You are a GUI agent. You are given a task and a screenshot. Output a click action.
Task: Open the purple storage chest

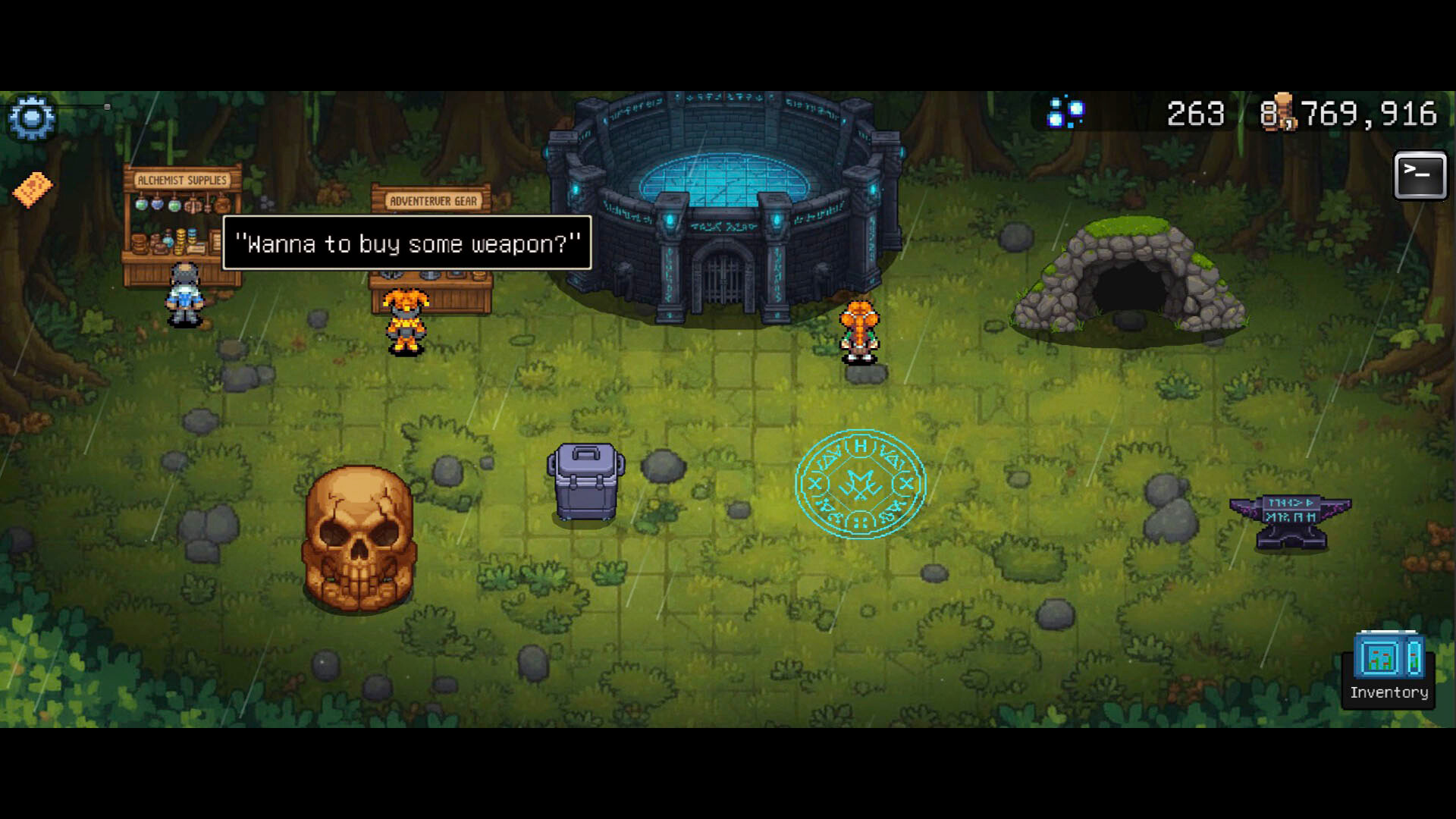pyautogui.click(x=584, y=482)
